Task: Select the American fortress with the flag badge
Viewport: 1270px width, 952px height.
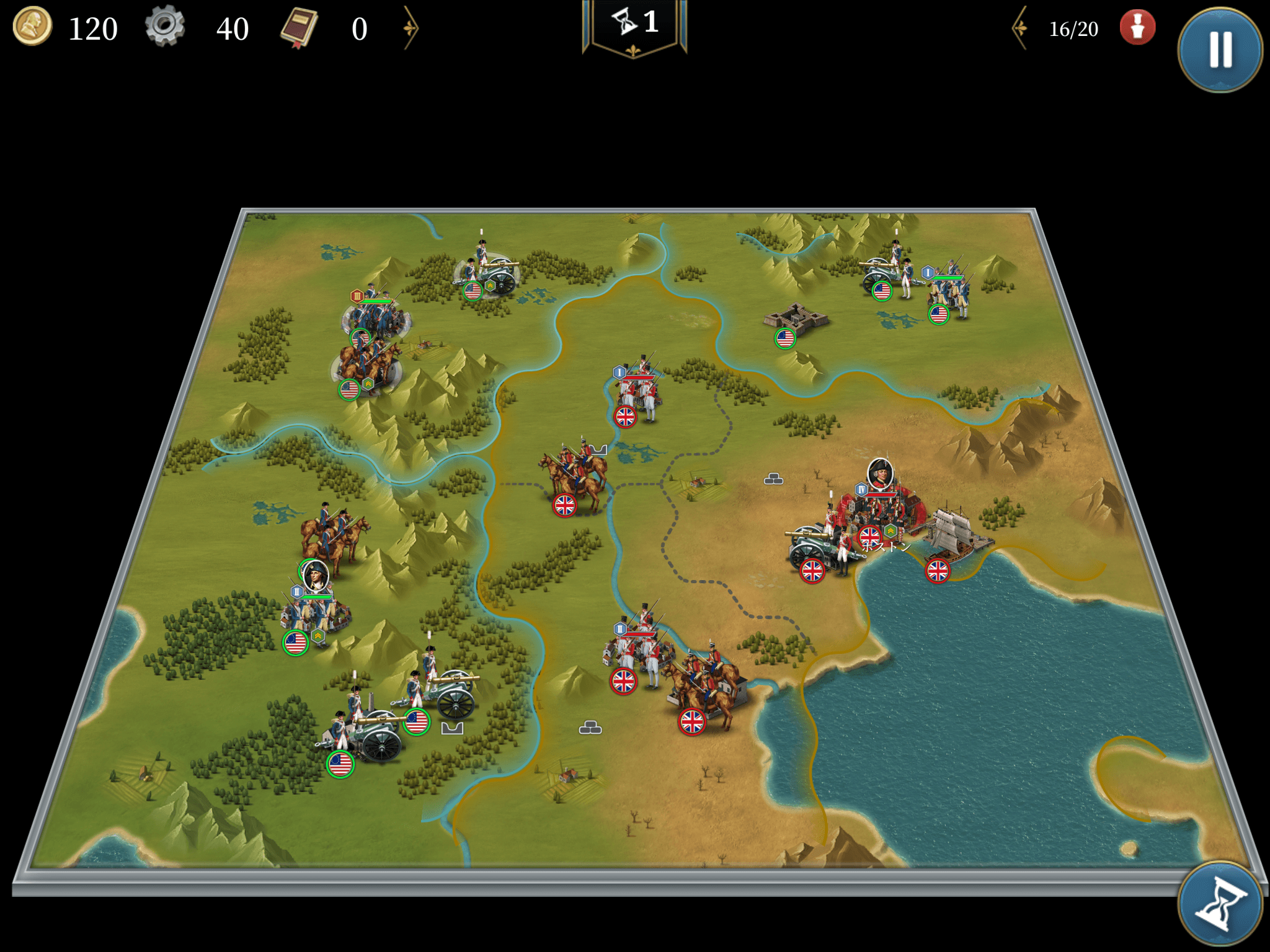Action: click(796, 319)
